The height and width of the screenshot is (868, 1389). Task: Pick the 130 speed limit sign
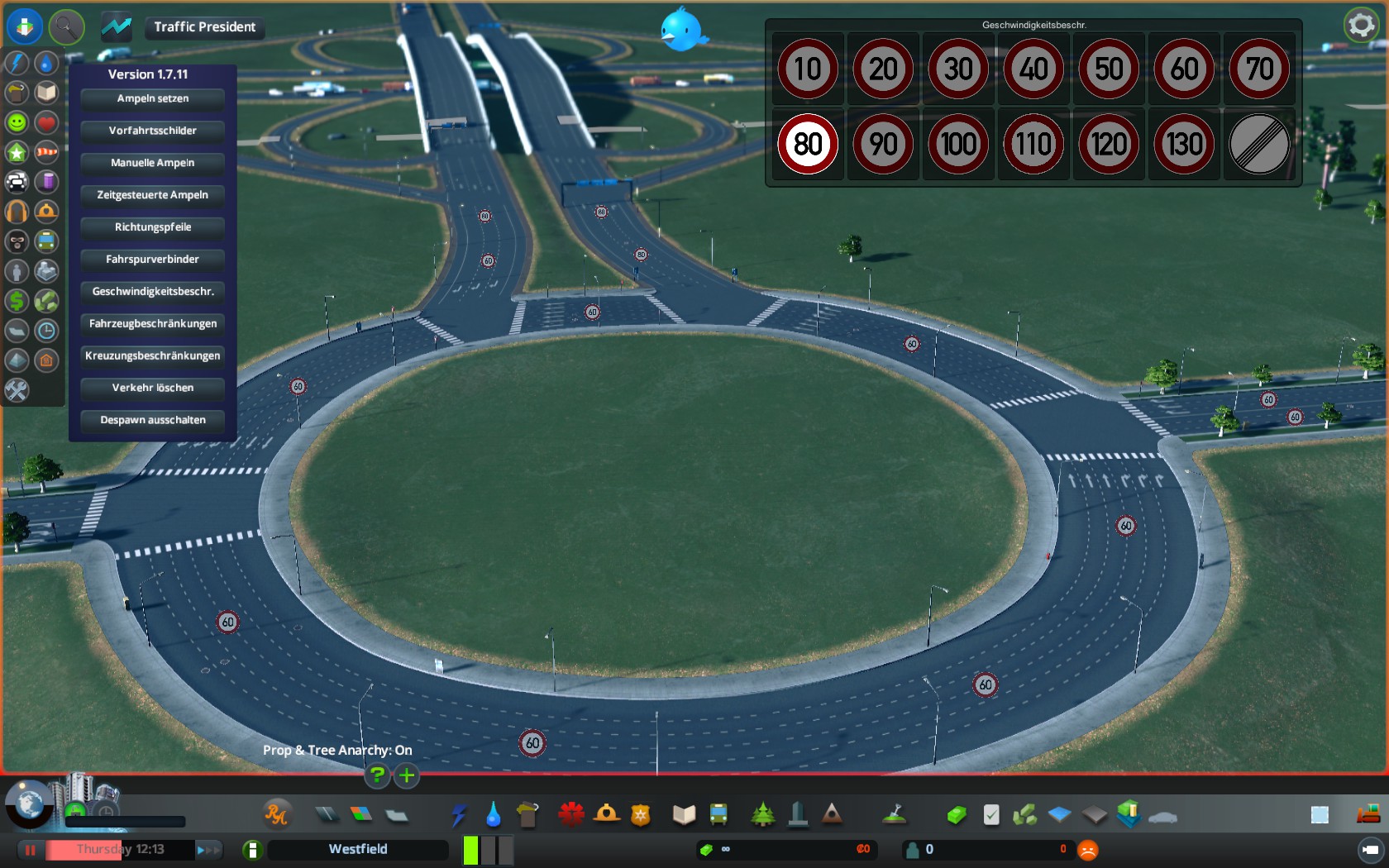click(1184, 144)
